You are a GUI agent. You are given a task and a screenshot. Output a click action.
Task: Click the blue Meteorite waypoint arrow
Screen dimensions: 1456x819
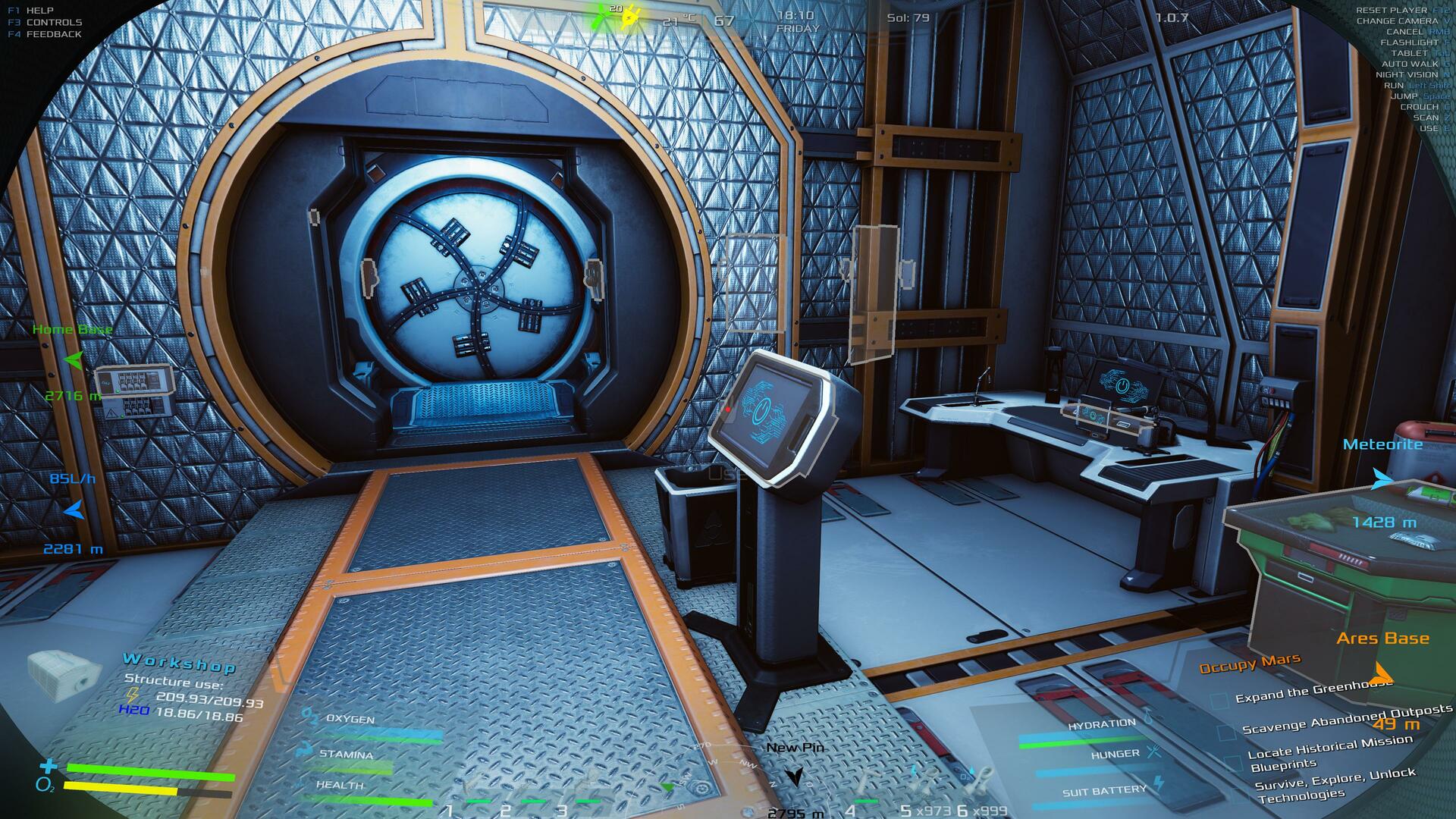point(1382,479)
